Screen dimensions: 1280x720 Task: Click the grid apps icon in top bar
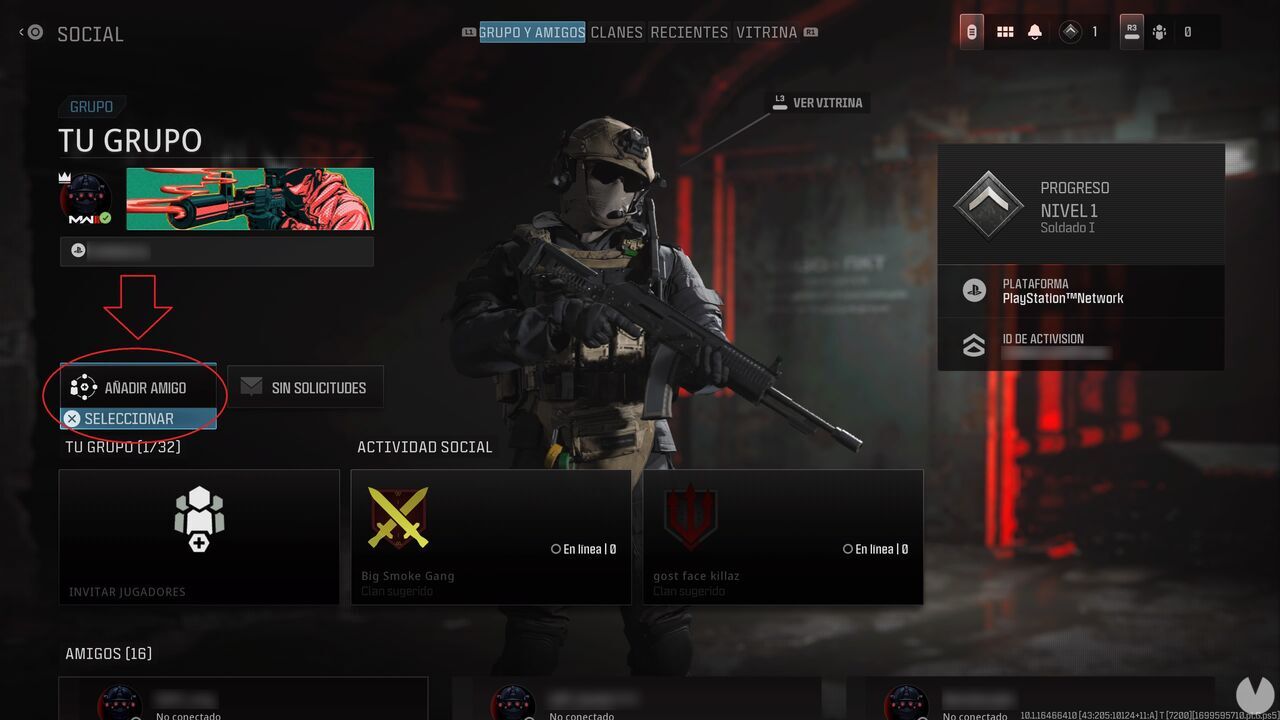click(1005, 31)
